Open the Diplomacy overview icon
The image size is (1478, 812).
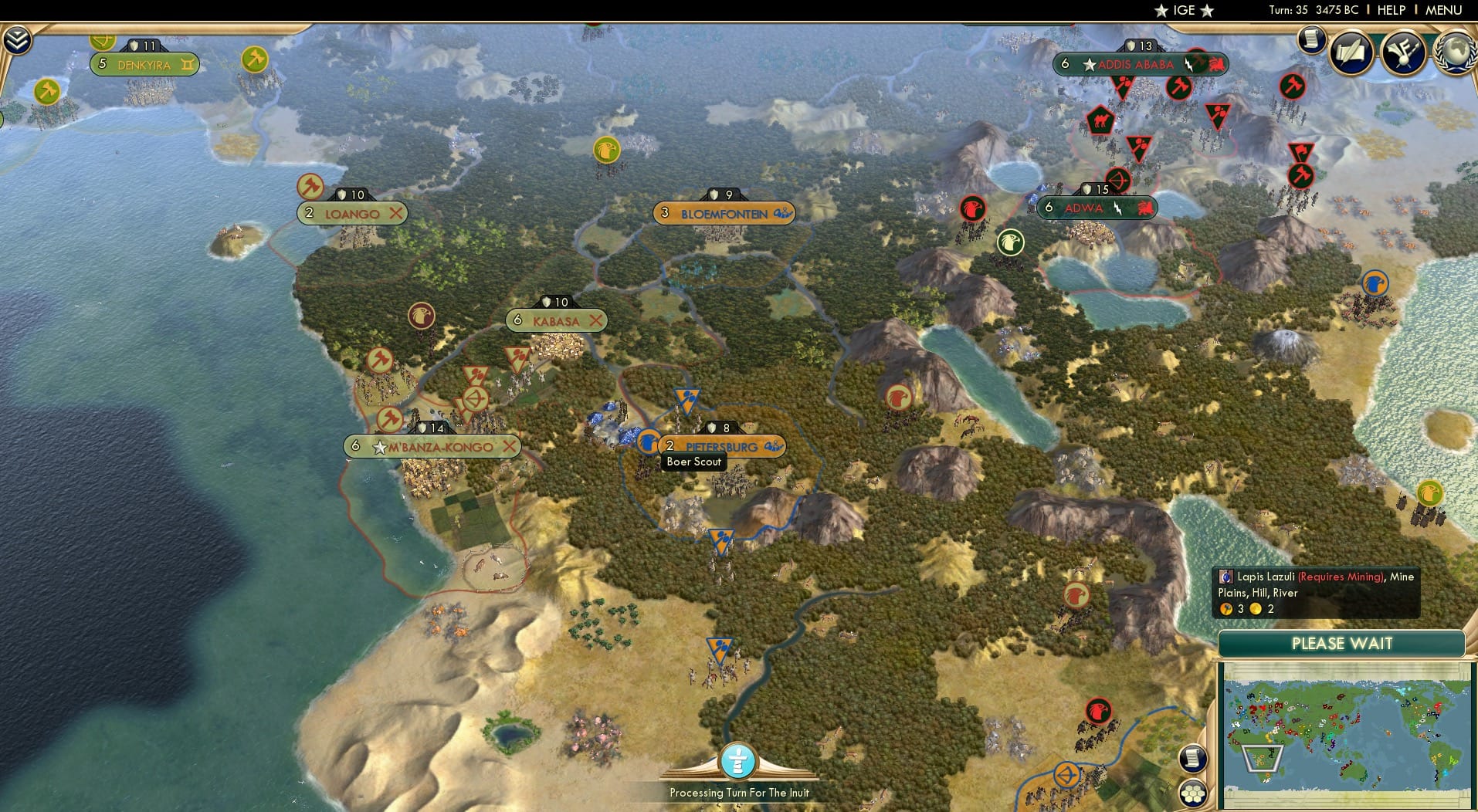(1404, 52)
